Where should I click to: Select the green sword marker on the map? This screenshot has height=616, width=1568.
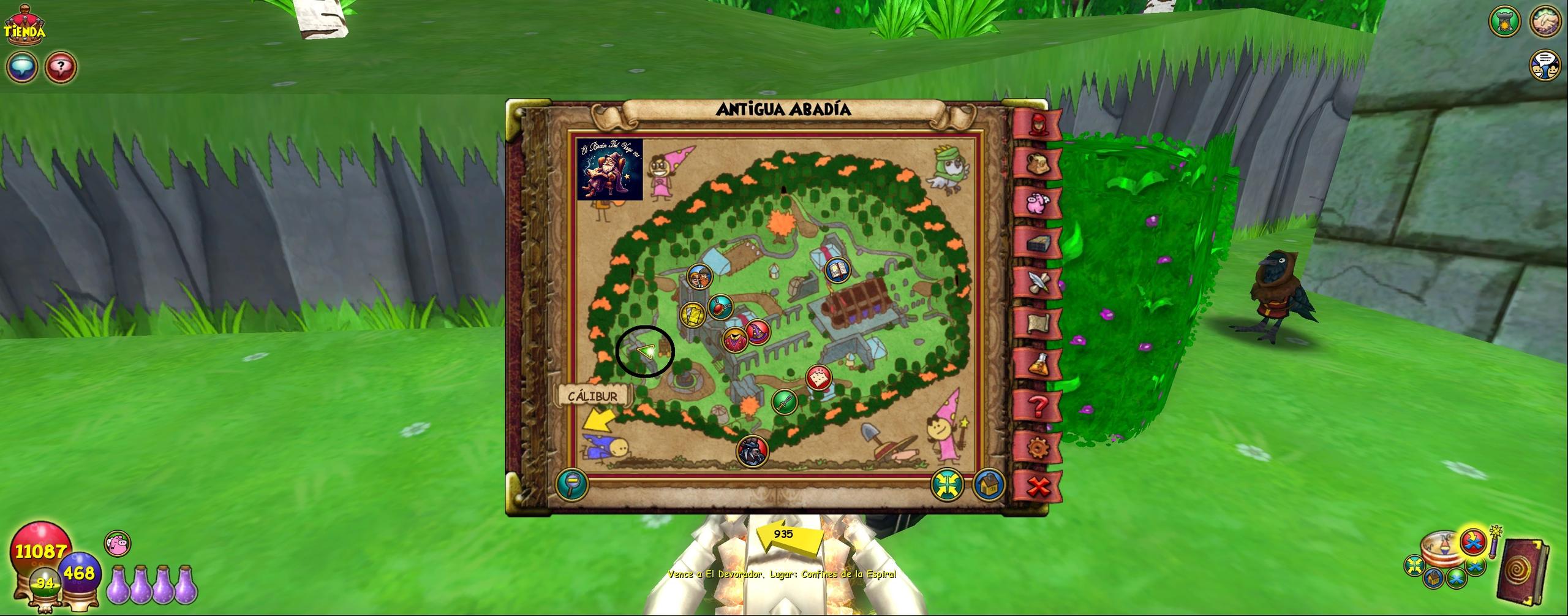pyautogui.click(x=785, y=402)
